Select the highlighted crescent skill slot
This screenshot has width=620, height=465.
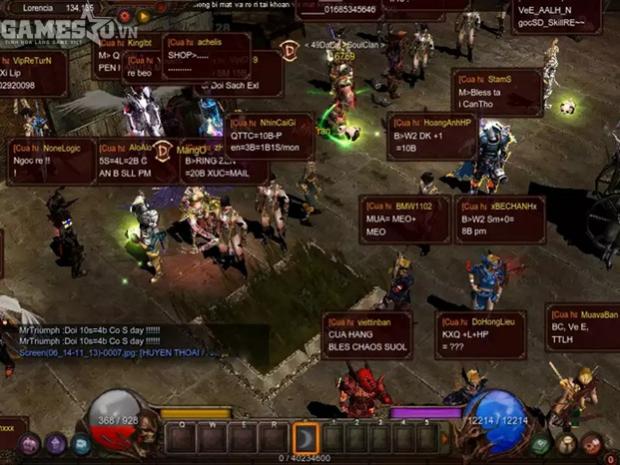click(306, 437)
